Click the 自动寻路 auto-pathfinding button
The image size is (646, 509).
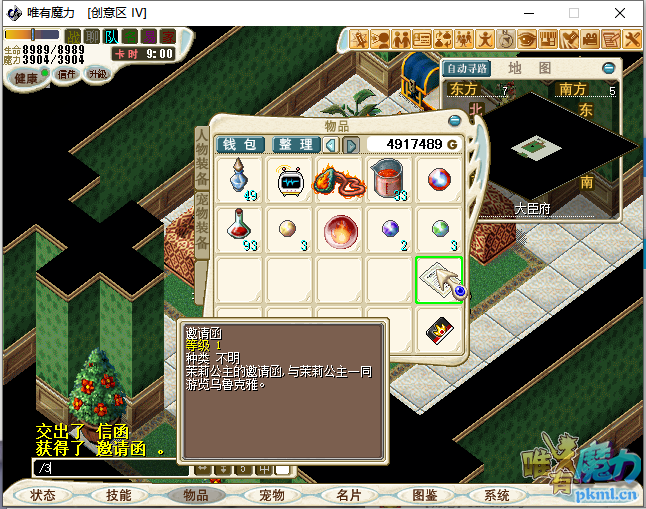pos(467,69)
